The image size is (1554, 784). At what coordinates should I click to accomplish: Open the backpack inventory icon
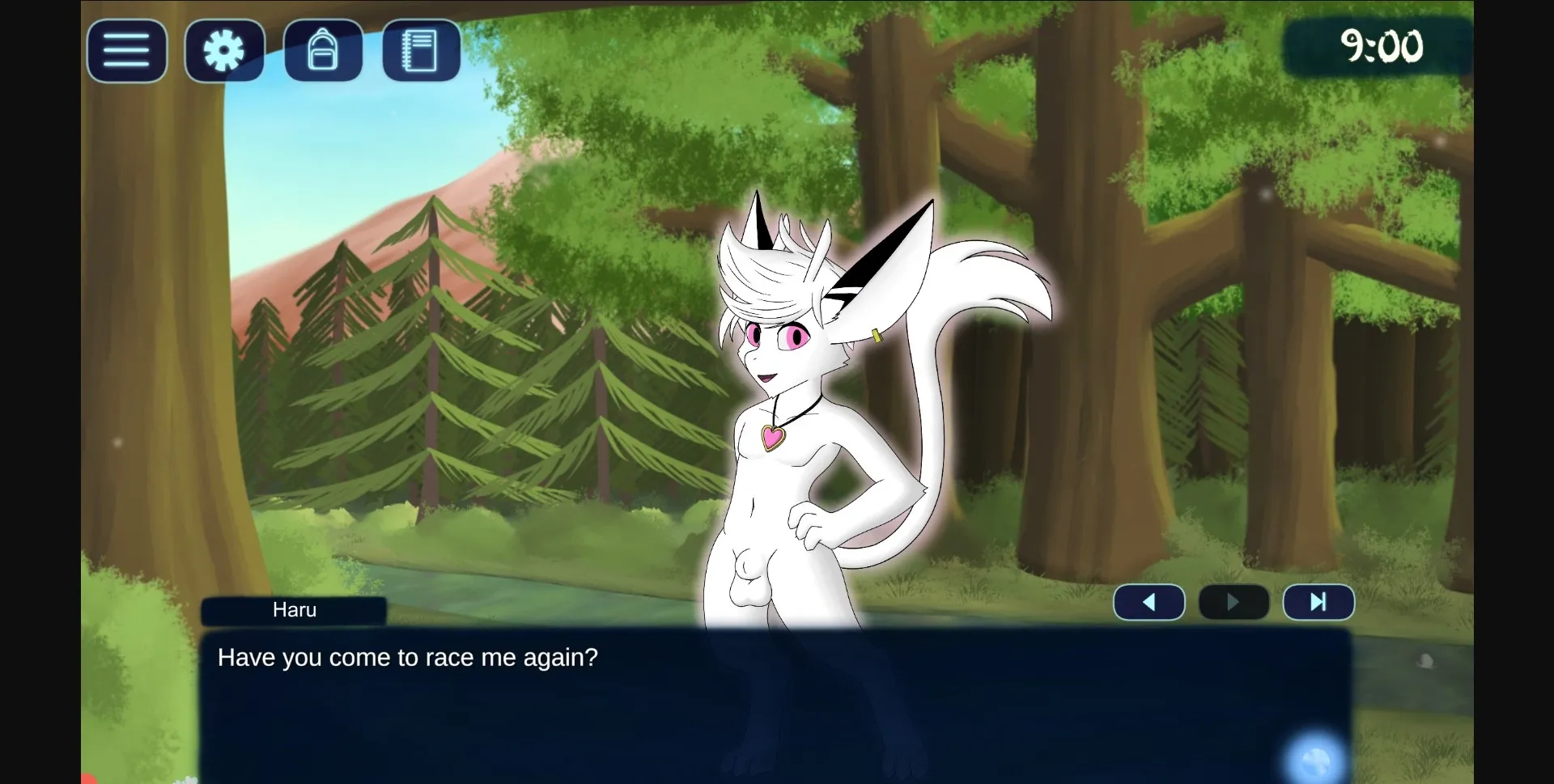tap(323, 50)
